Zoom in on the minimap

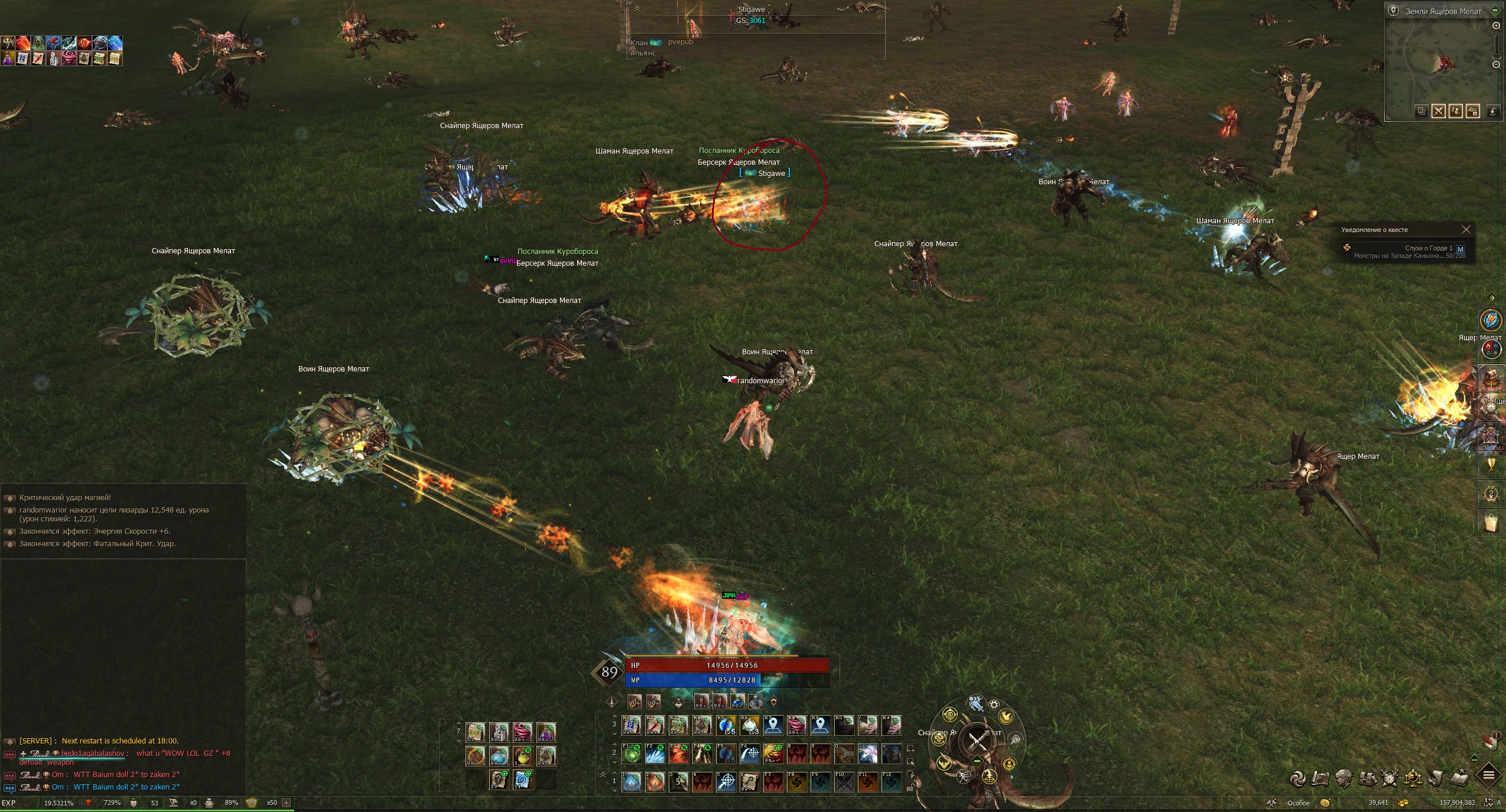pos(1496,26)
